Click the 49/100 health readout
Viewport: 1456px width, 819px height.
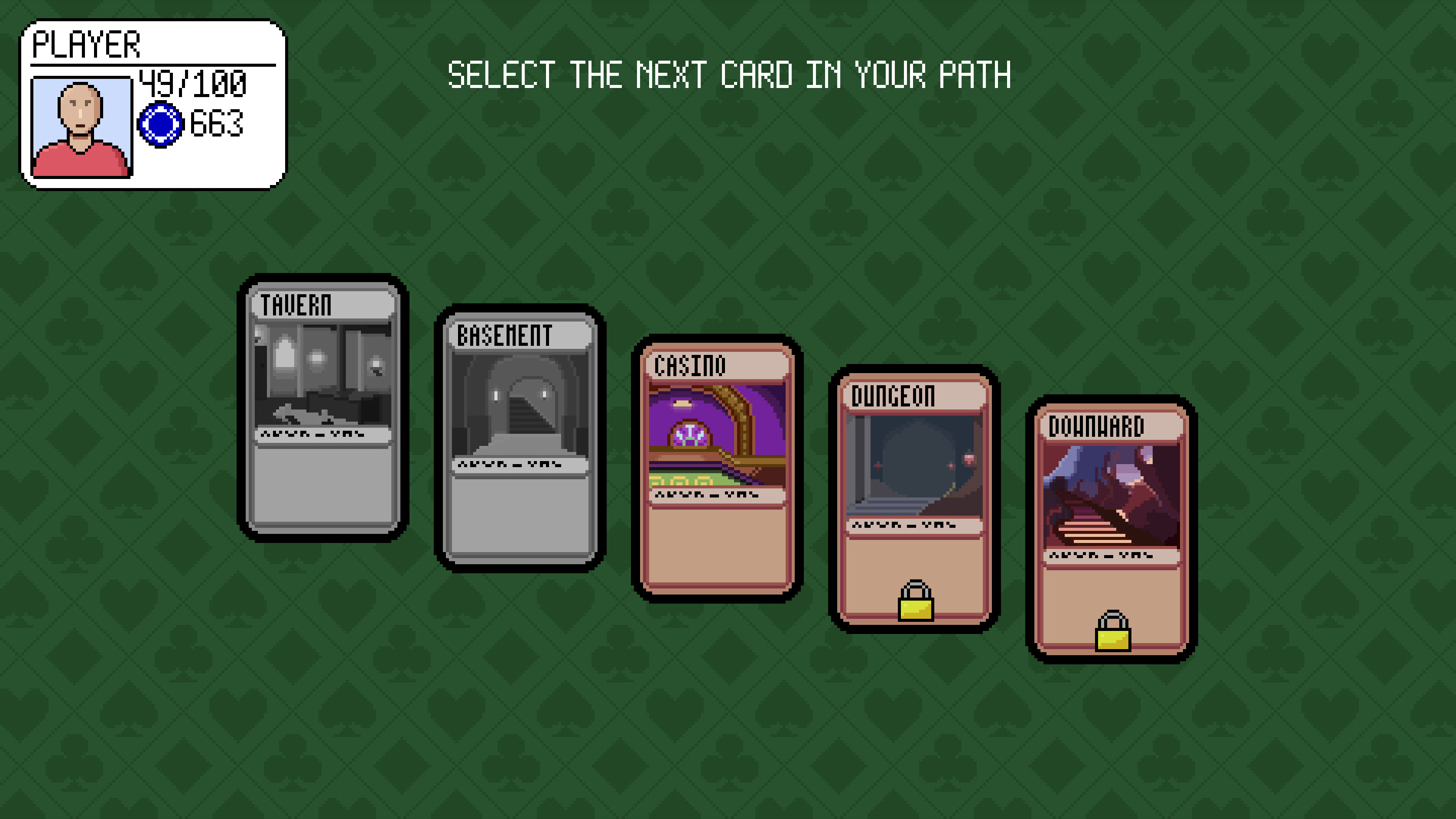pyautogui.click(x=193, y=83)
